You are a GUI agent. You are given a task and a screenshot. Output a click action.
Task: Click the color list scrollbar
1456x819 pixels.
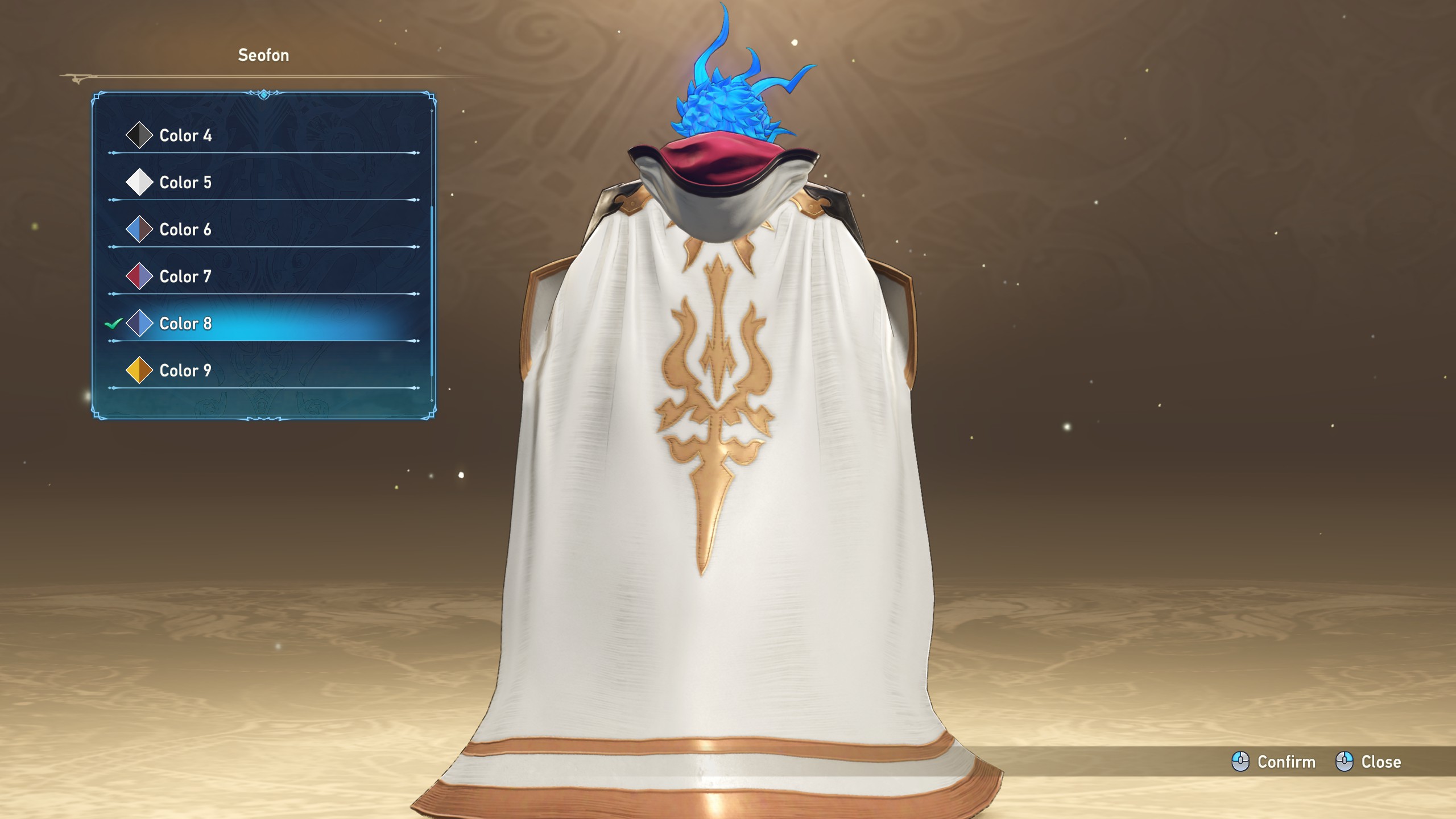(x=432, y=290)
